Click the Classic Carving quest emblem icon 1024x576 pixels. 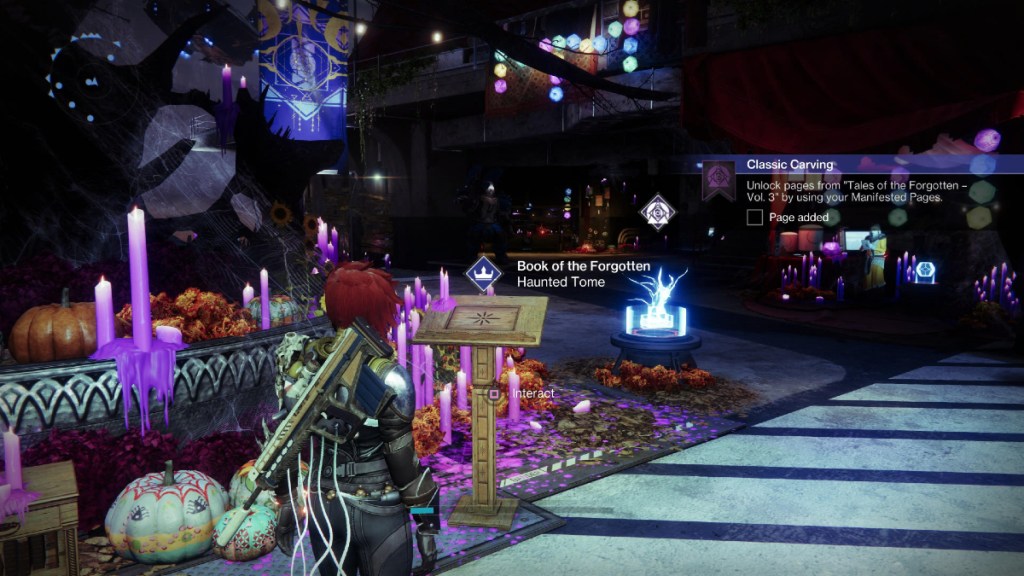pos(716,180)
